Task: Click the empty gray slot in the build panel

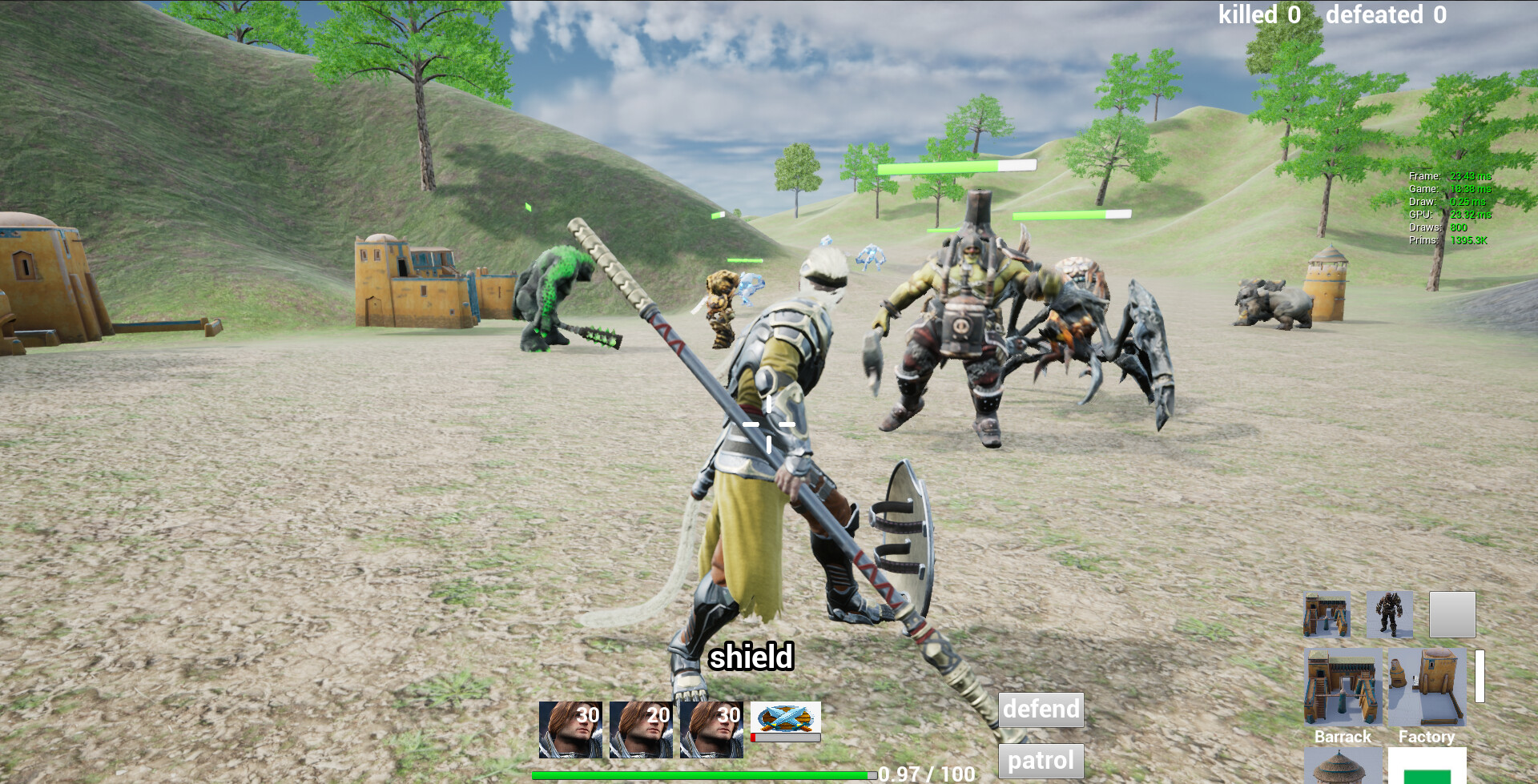Action: pos(1451,614)
